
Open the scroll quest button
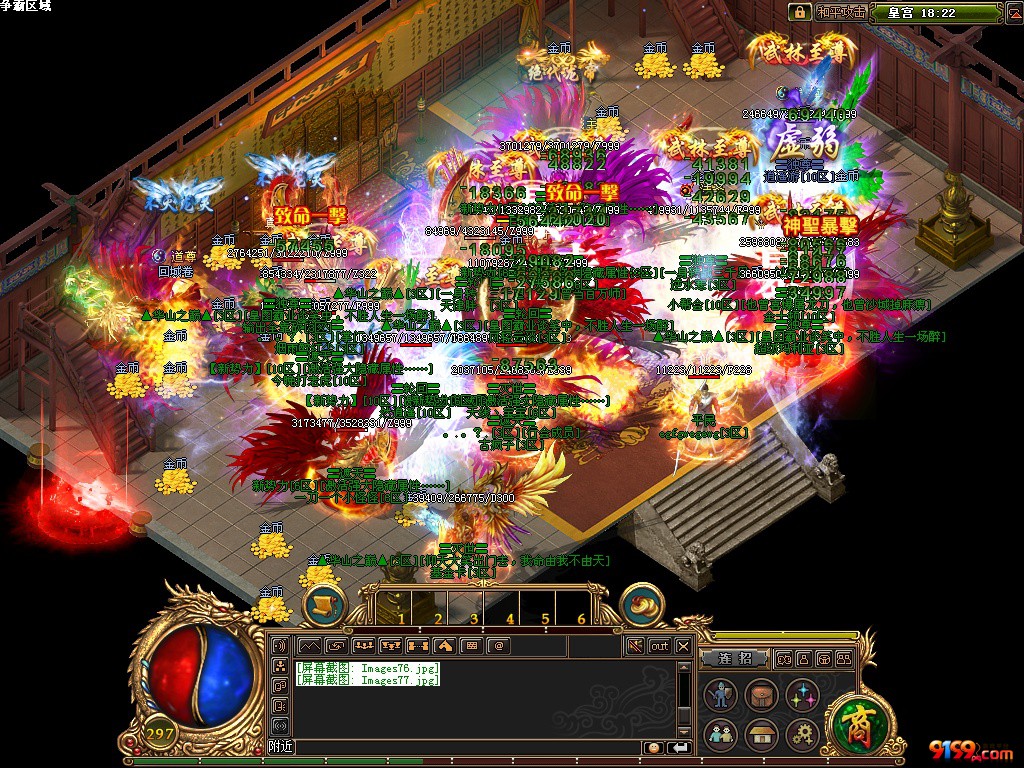pos(325,602)
